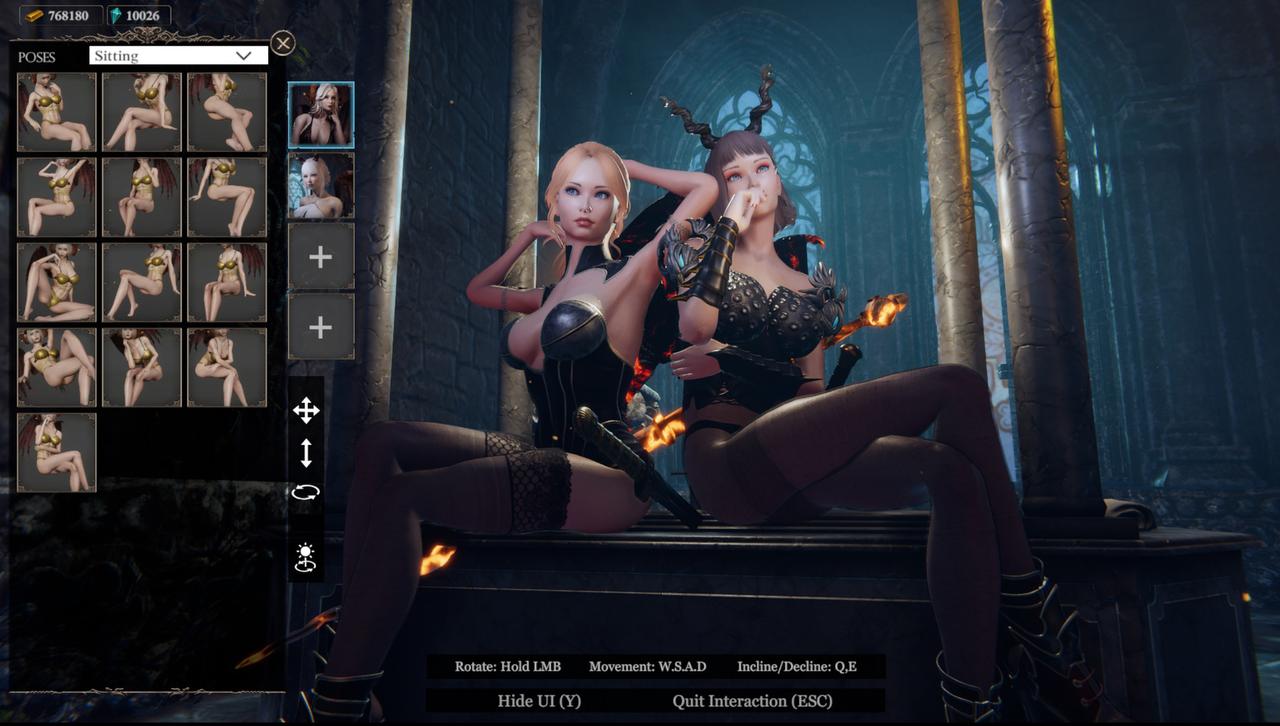The height and width of the screenshot is (726, 1280).
Task: Toggle the active character selection highlight
Action: pyautogui.click(x=320, y=113)
